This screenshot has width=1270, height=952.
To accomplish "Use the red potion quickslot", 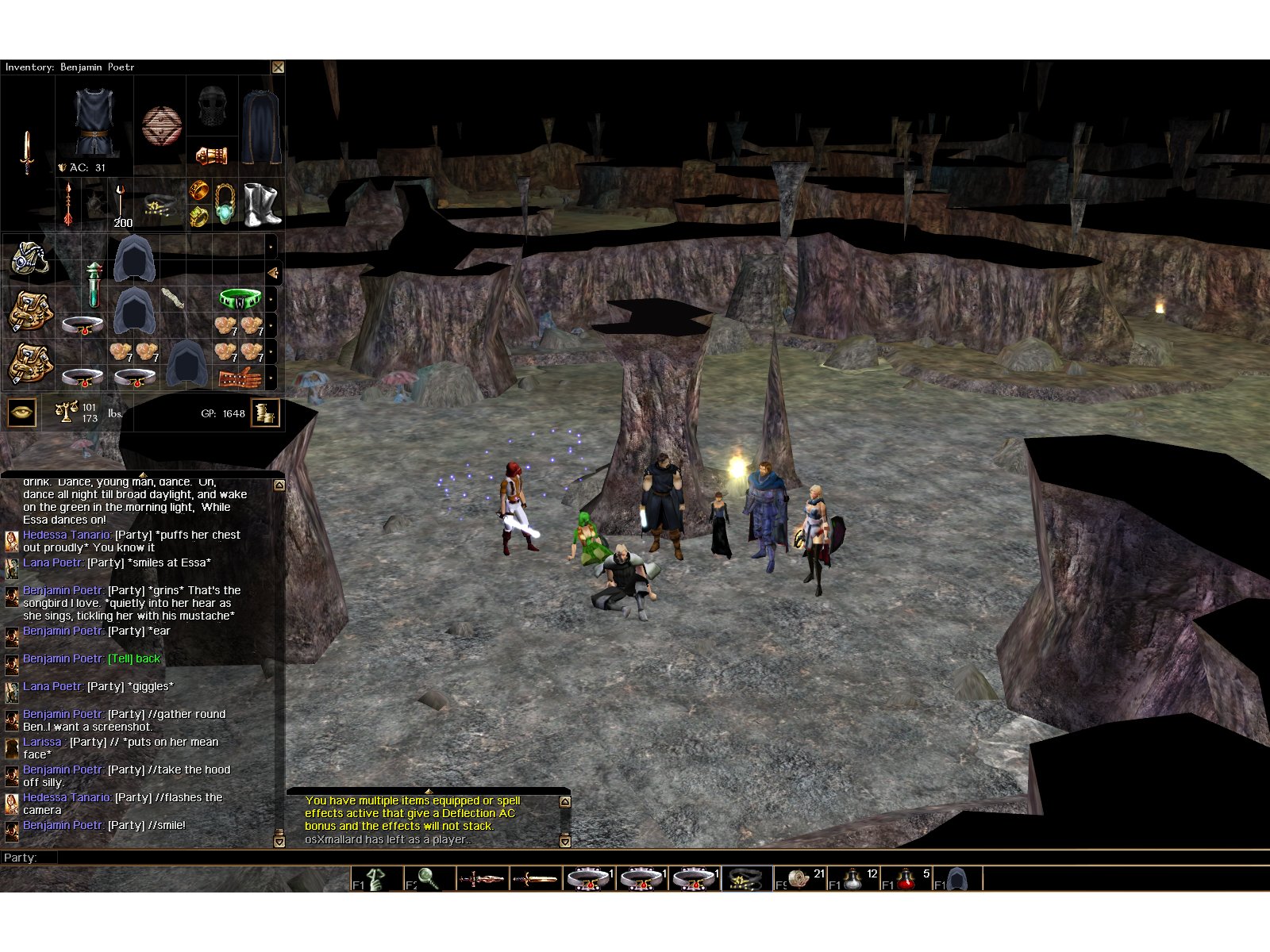I will click(x=905, y=879).
